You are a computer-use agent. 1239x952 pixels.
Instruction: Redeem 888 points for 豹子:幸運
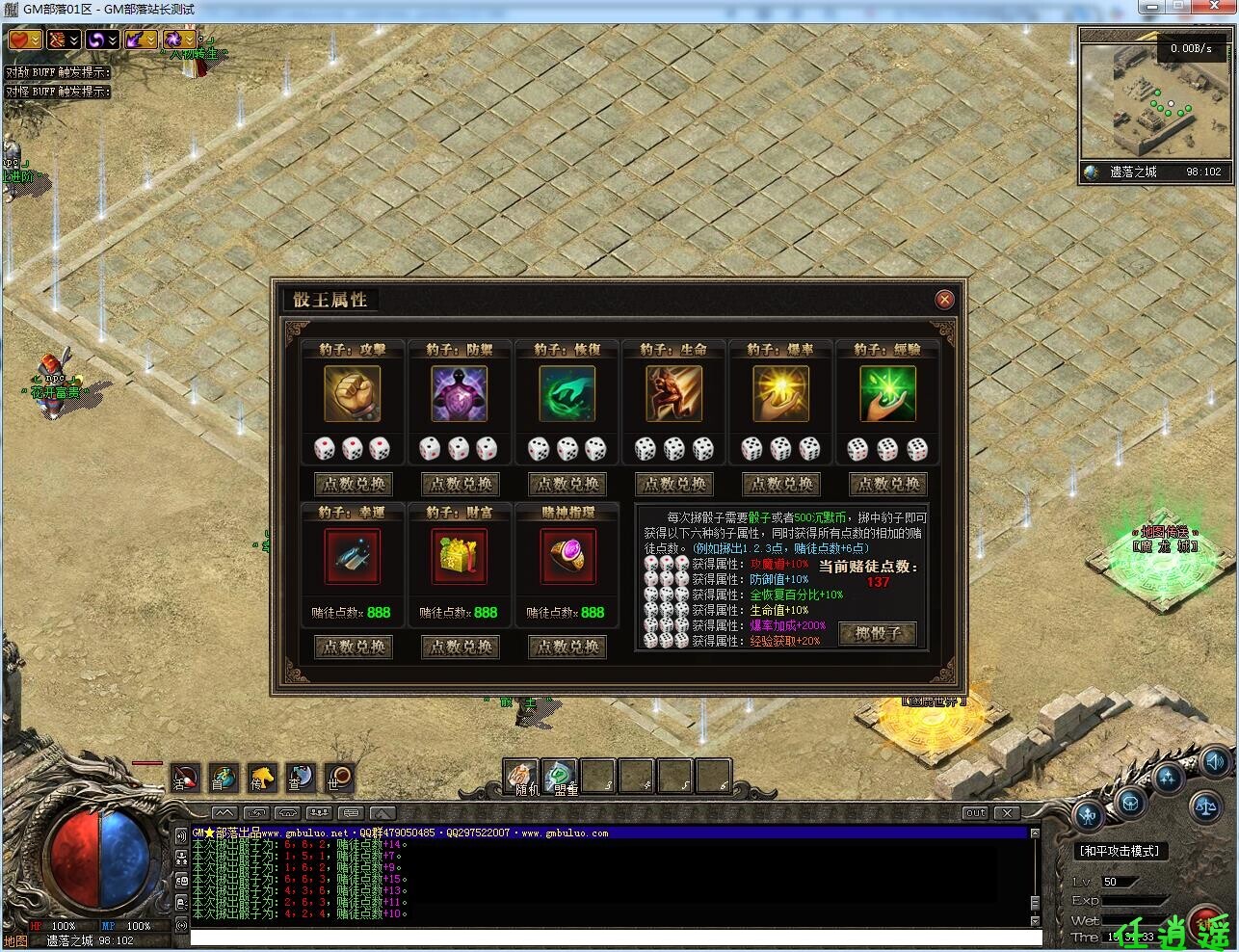pos(353,647)
